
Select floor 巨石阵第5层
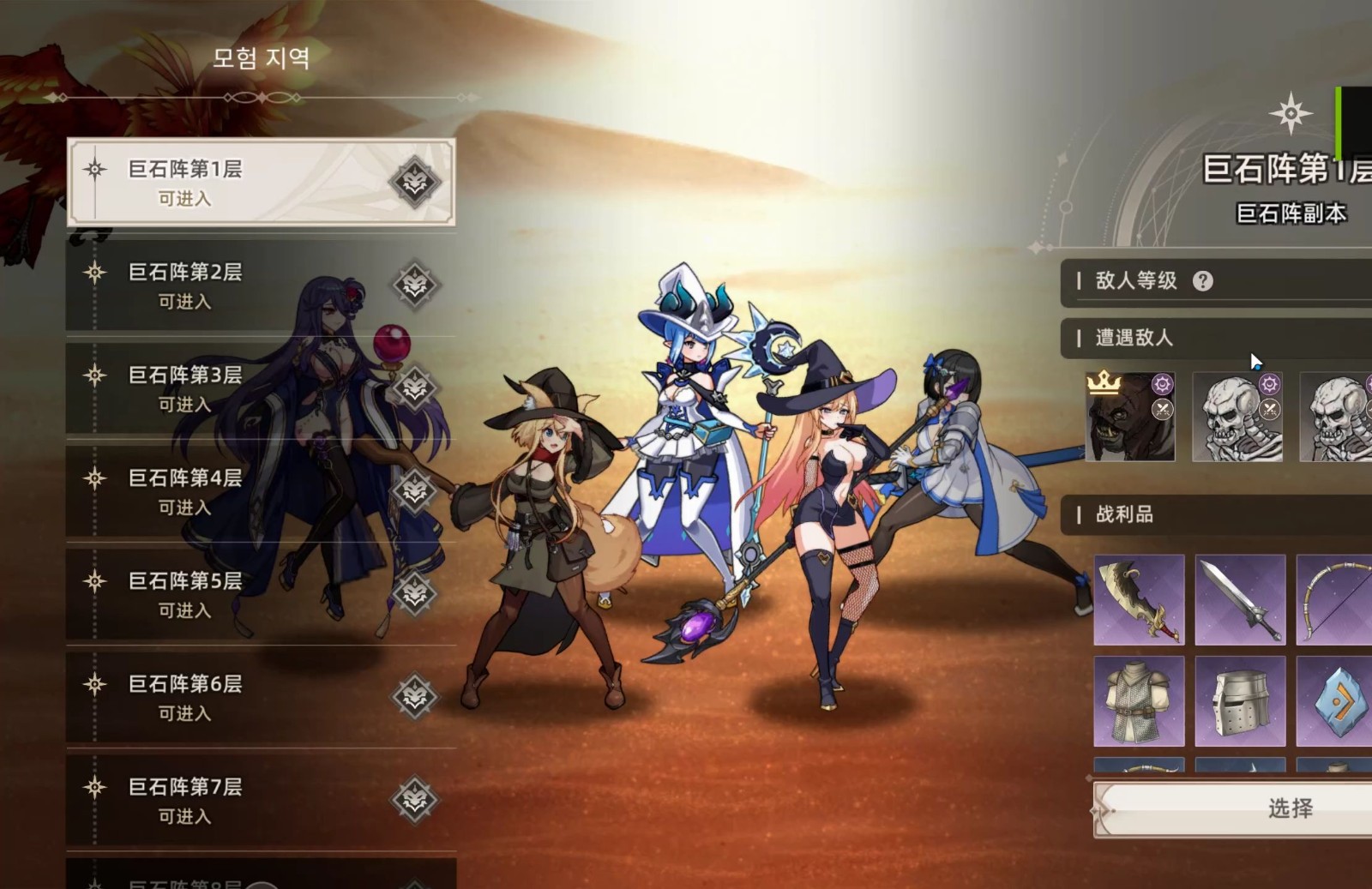tap(261, 594)
